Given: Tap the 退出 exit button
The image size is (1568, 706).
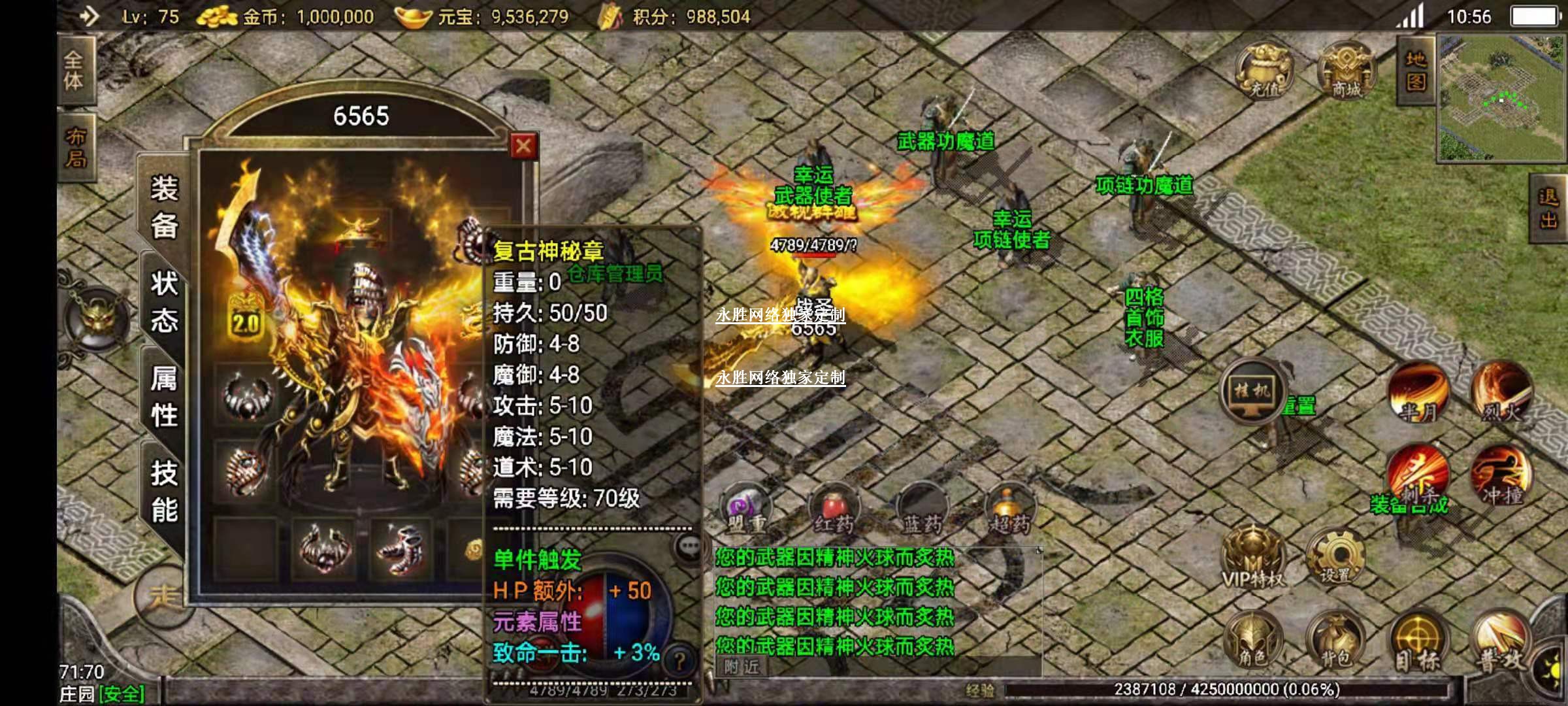Looking at the screenshot, I should [x=1548, y=208].
